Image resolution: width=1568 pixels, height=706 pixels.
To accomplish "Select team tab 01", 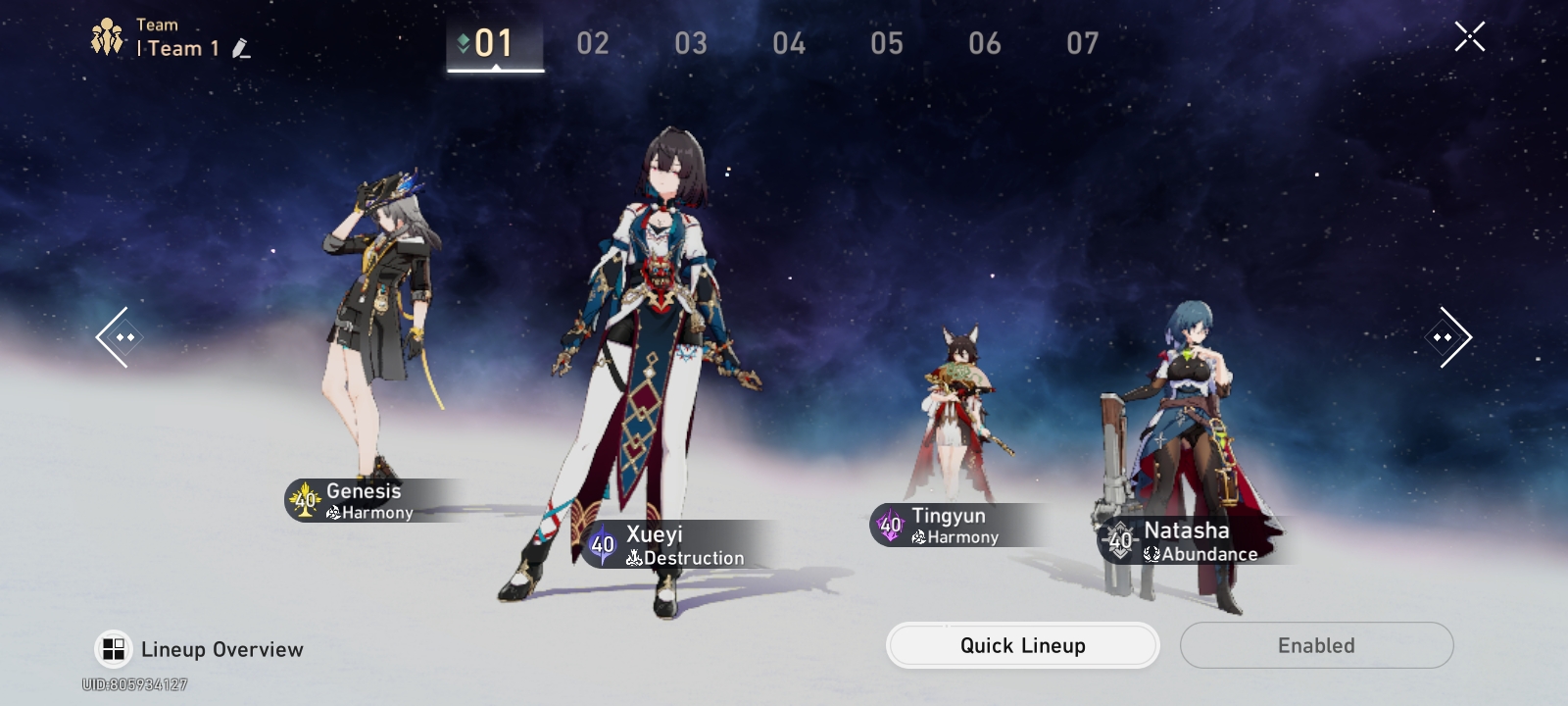I will point(494,43).
